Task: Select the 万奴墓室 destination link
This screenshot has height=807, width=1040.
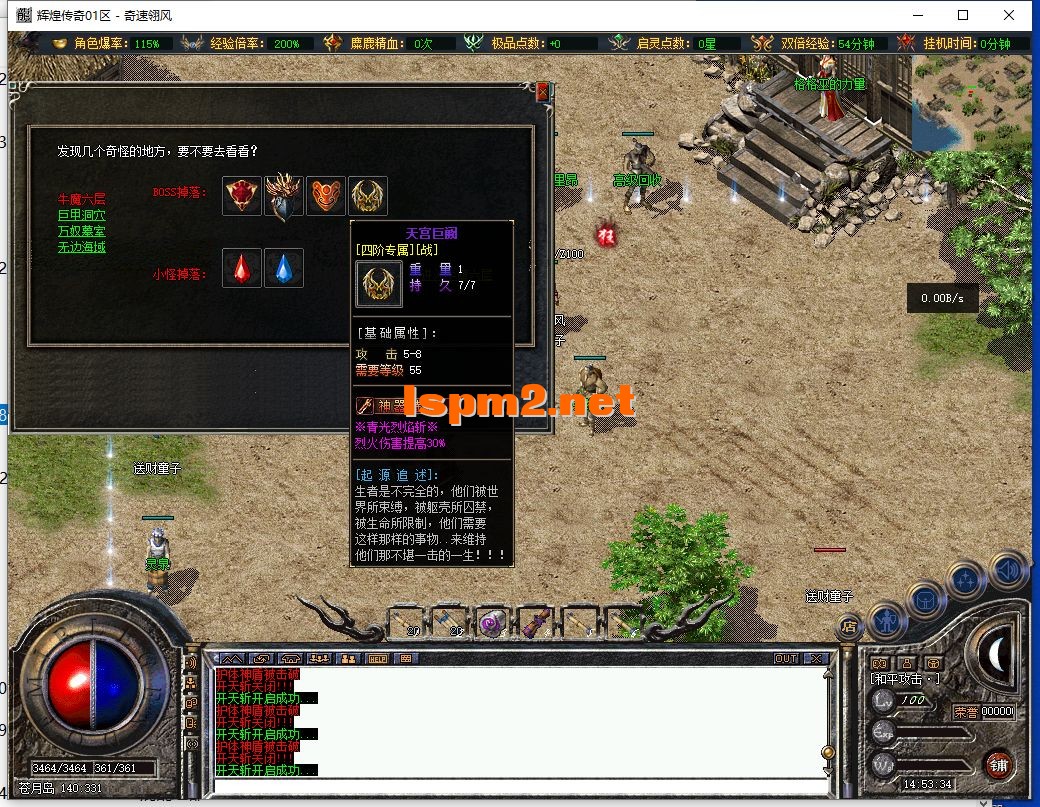Action: 81,231
